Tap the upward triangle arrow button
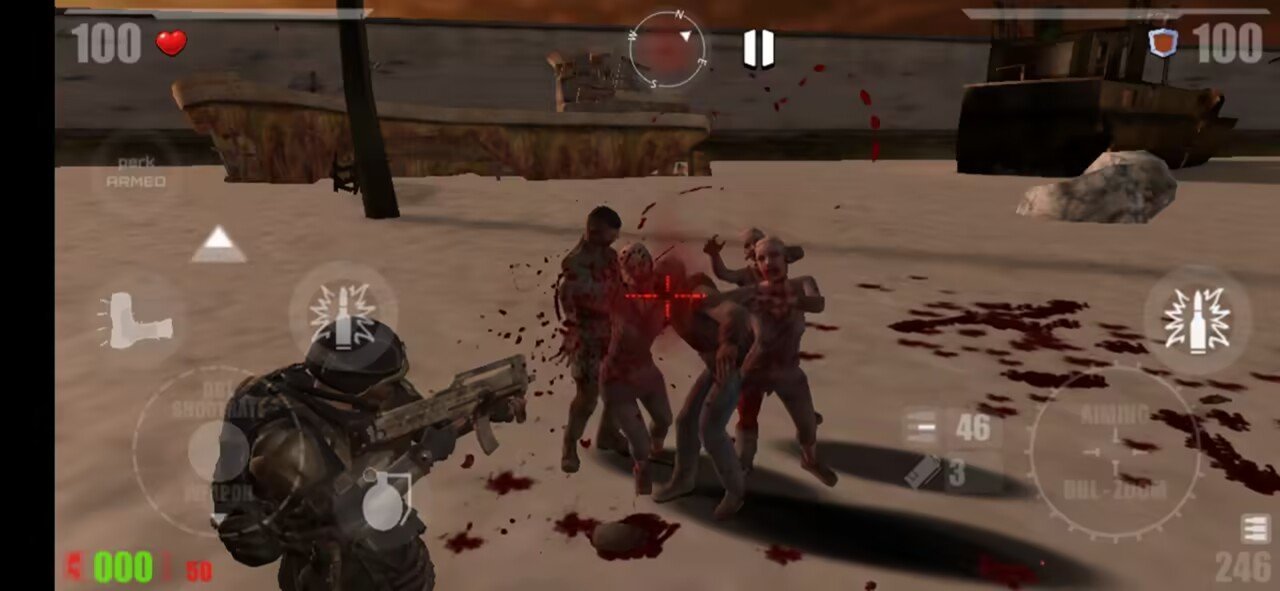 219,244
